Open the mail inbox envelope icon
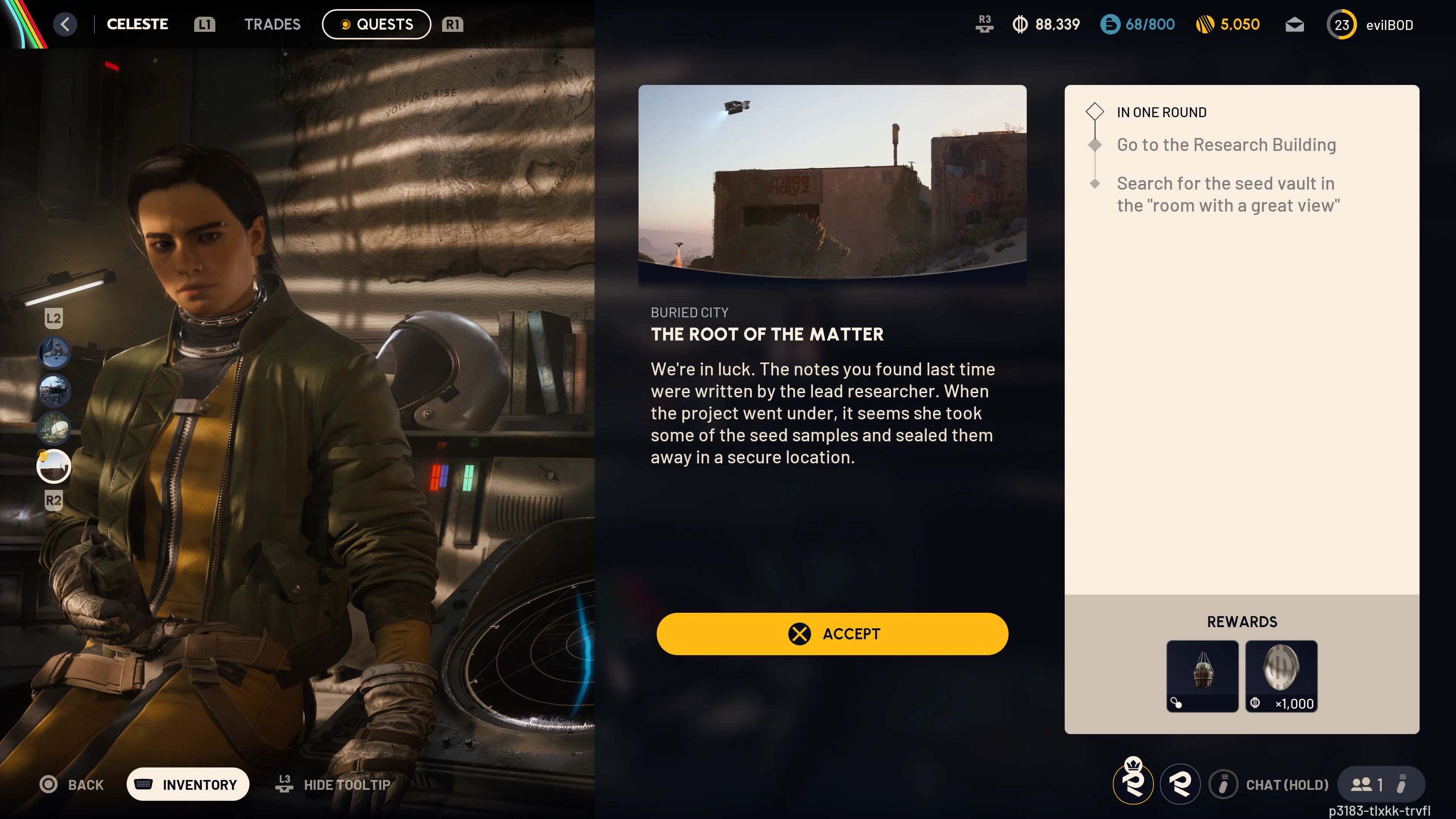 coord(1294,25)
